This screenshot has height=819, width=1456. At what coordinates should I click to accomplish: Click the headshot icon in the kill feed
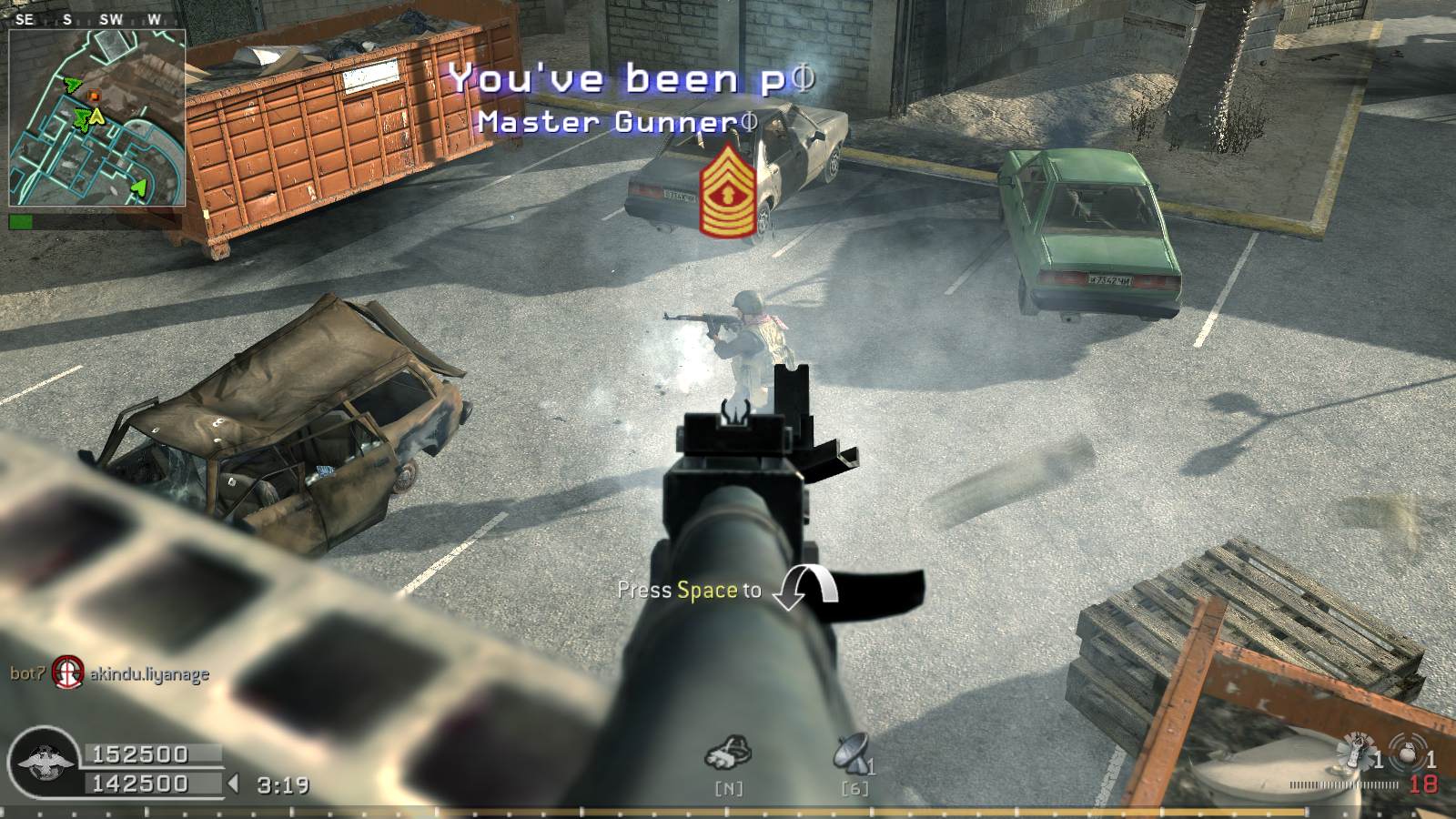(66, 673)
